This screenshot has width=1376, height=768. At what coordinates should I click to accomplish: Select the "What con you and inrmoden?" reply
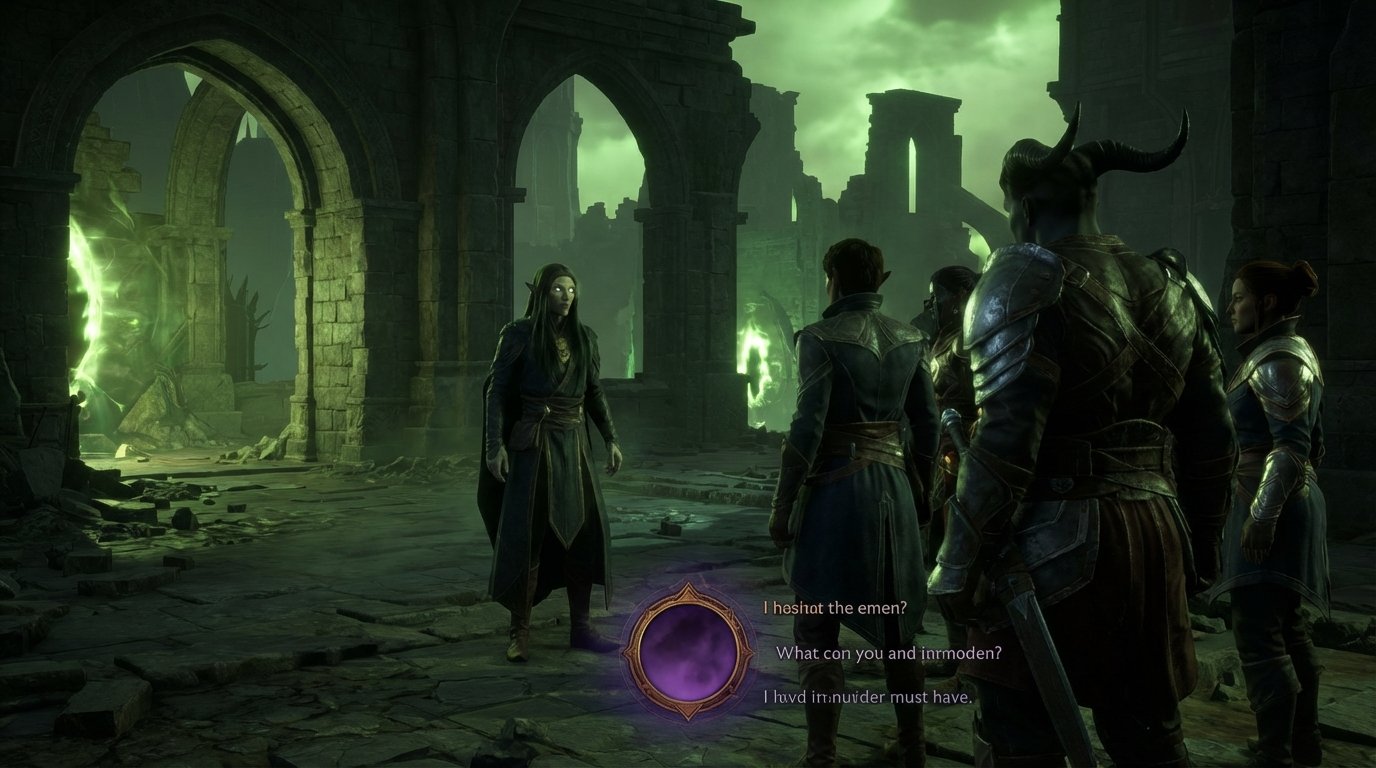coord(889,653)
